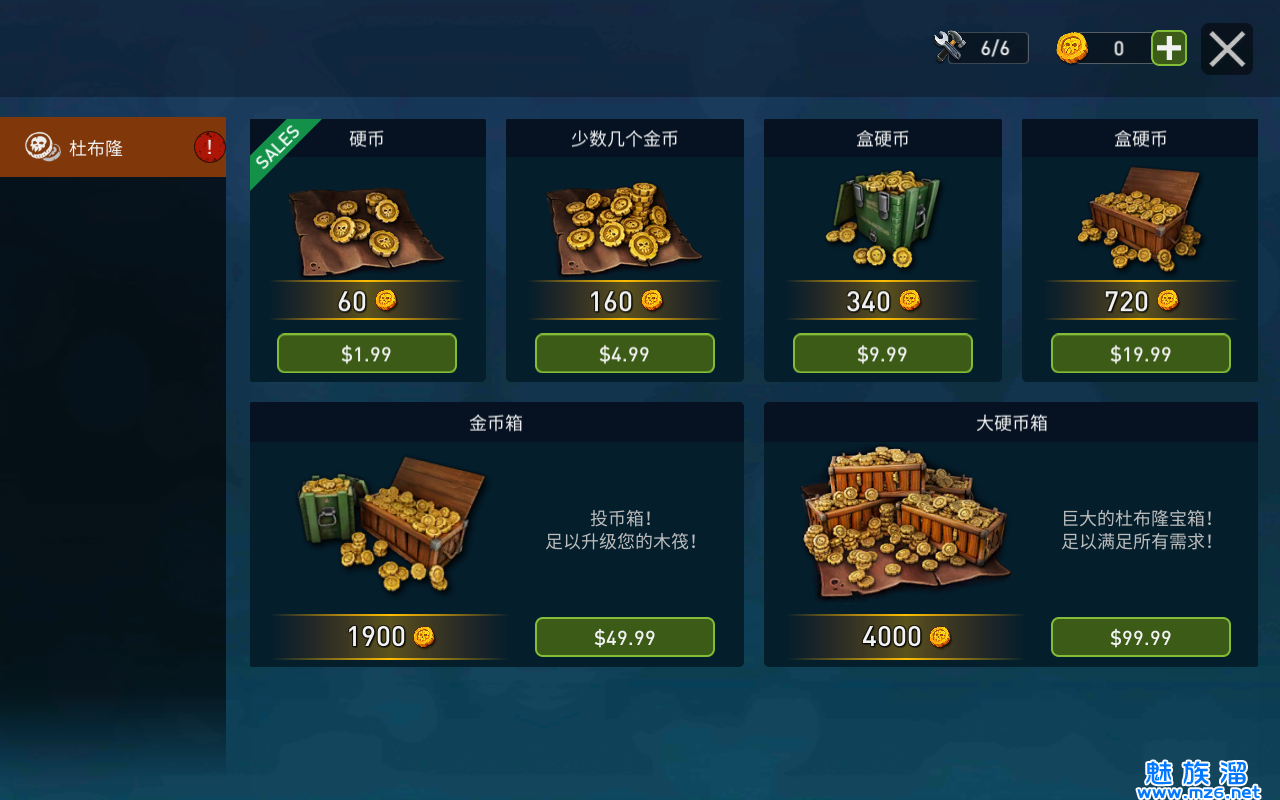Open the wooden chest 720 coin offer

1141,220
